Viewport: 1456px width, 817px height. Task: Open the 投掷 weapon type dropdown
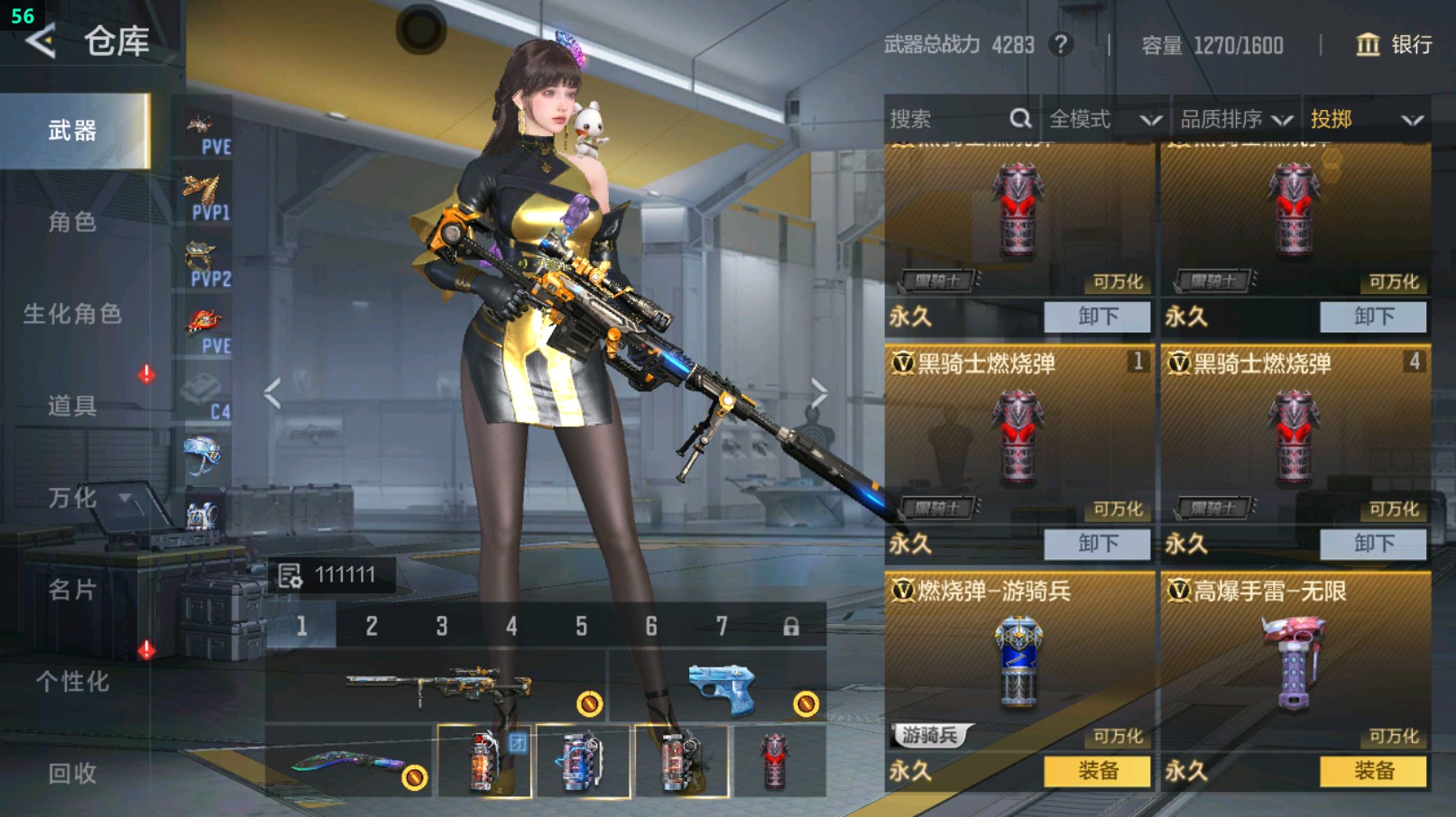[1366, 119]
